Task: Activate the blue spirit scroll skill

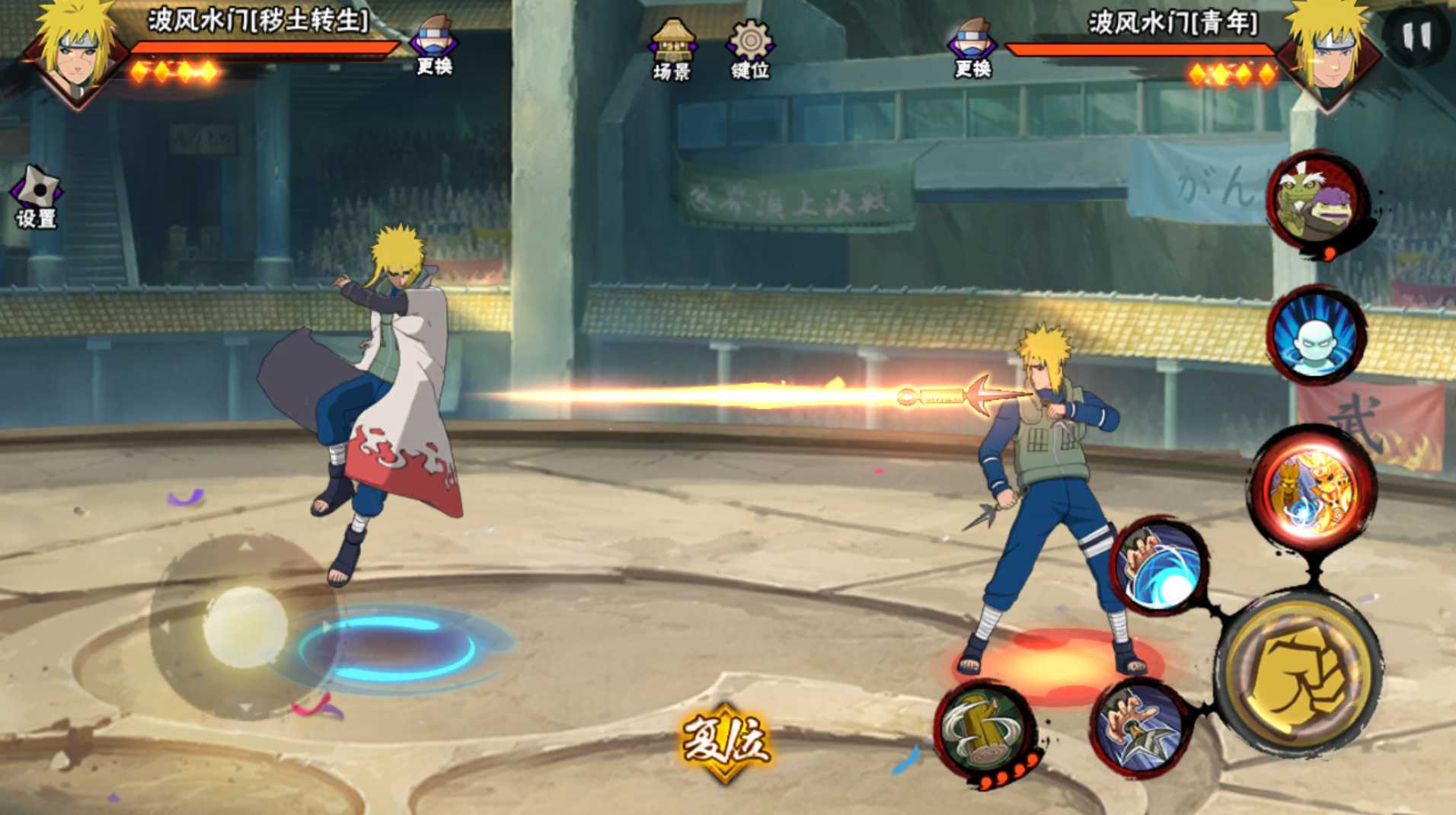Action: click(1315, 336)
